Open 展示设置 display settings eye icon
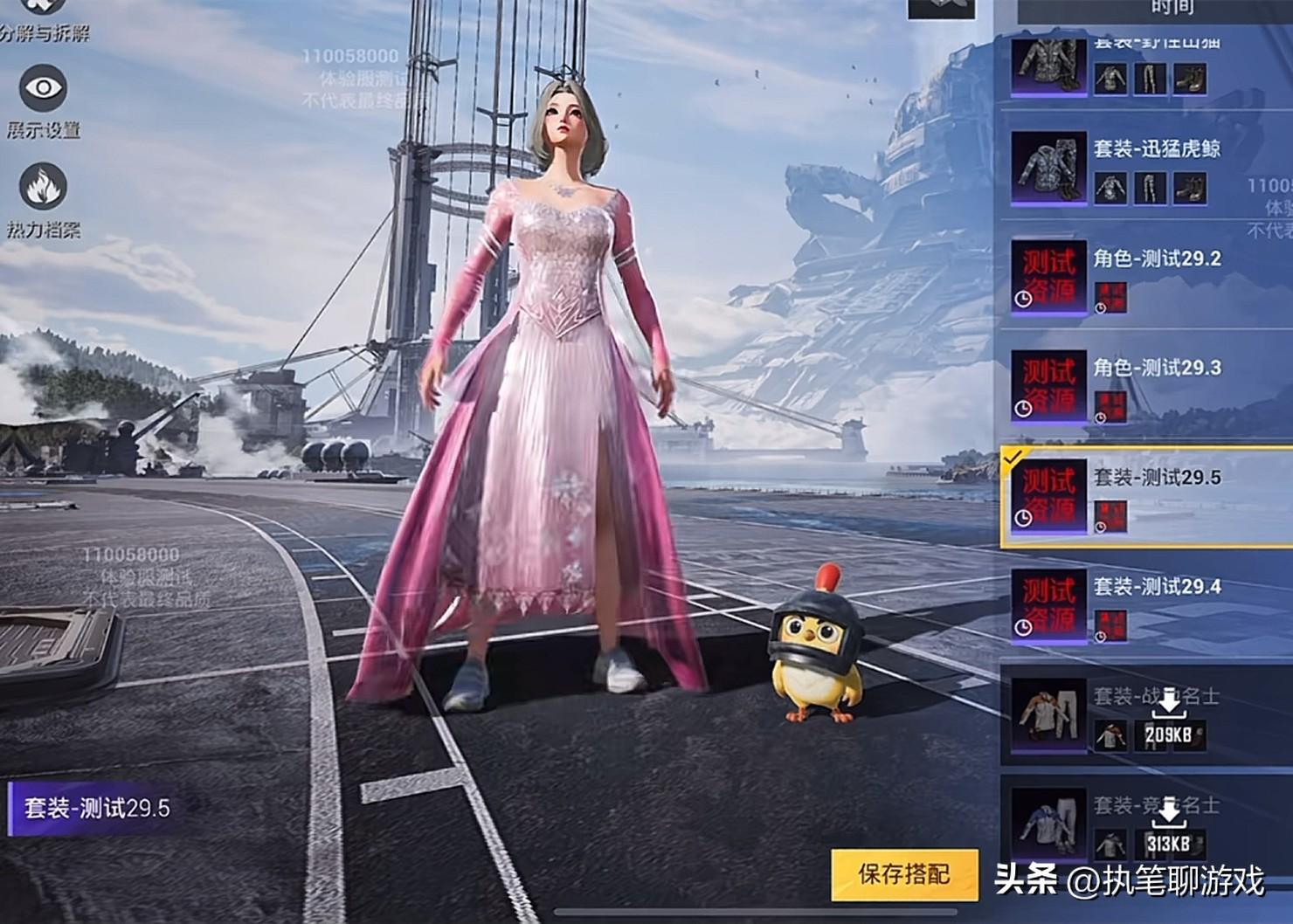 coord(43,89)
